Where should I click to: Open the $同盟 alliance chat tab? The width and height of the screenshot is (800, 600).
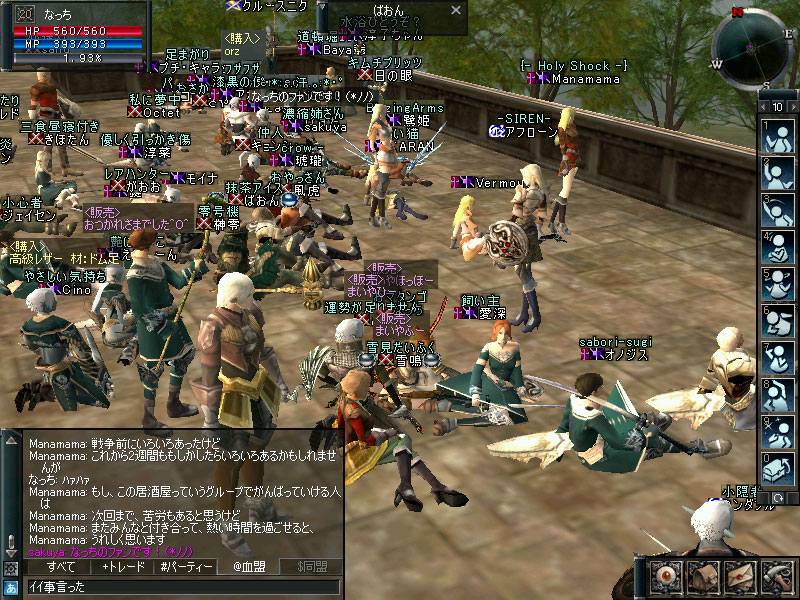311,567
